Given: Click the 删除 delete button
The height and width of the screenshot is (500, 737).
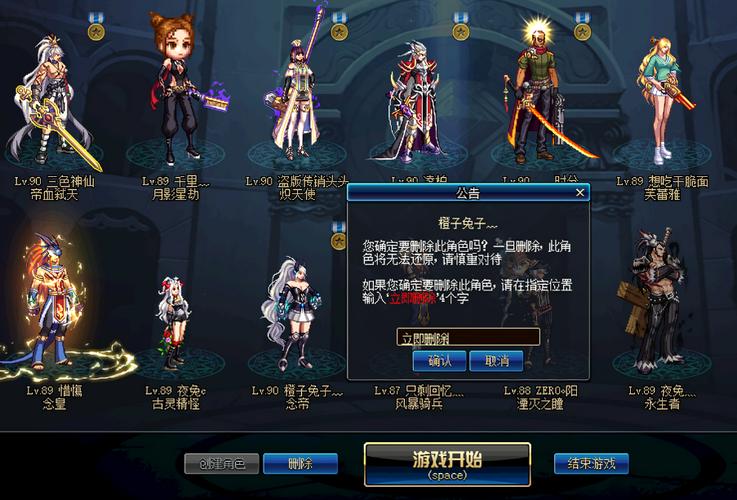Looking at the screenshot, I should click(x=300, y=463).
